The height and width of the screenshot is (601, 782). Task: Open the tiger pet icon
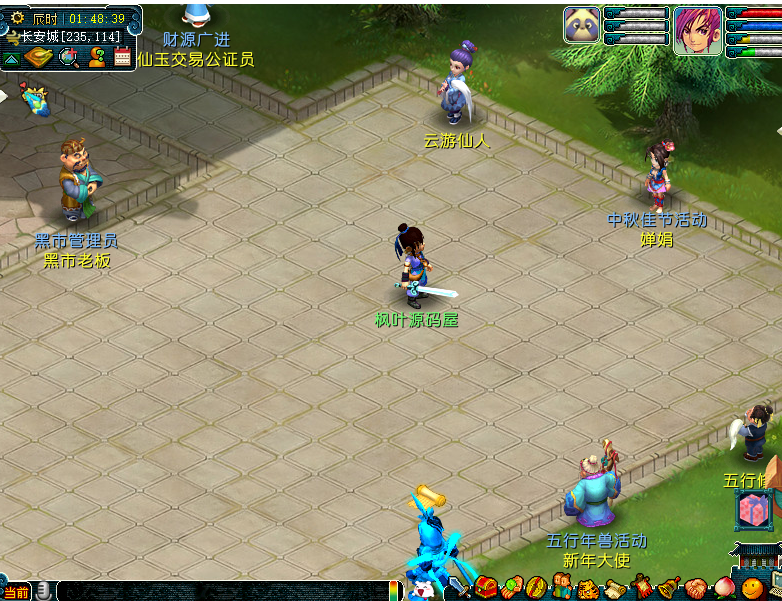(x=587, y=588)
